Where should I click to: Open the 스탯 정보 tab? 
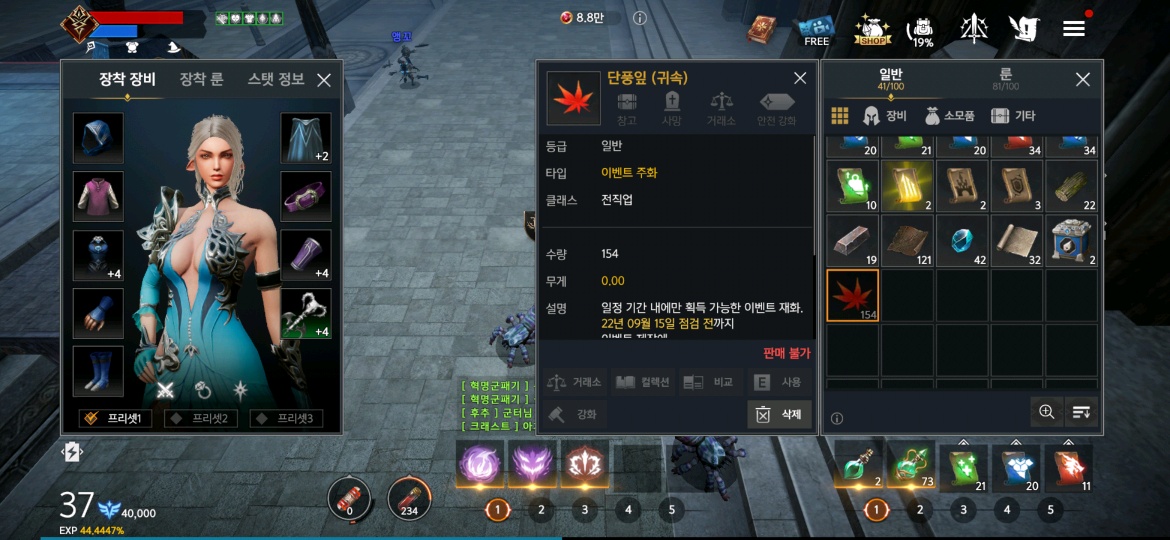(x=276, y=79)
